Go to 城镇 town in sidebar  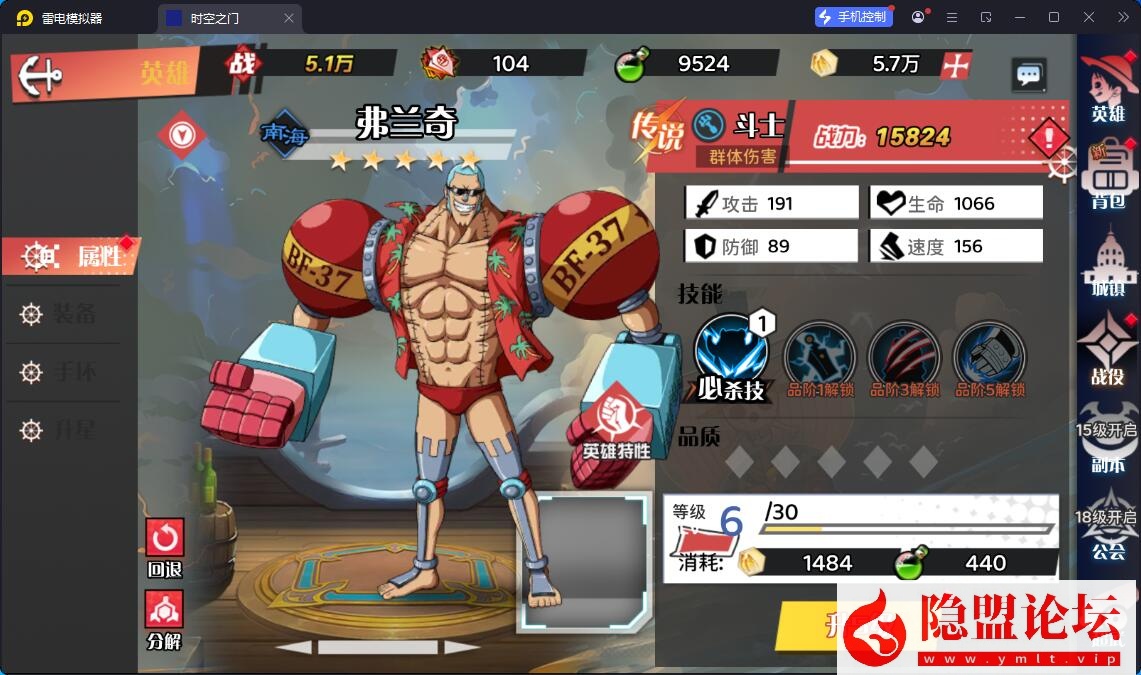pyautogui.click(x=1108, y=265)
